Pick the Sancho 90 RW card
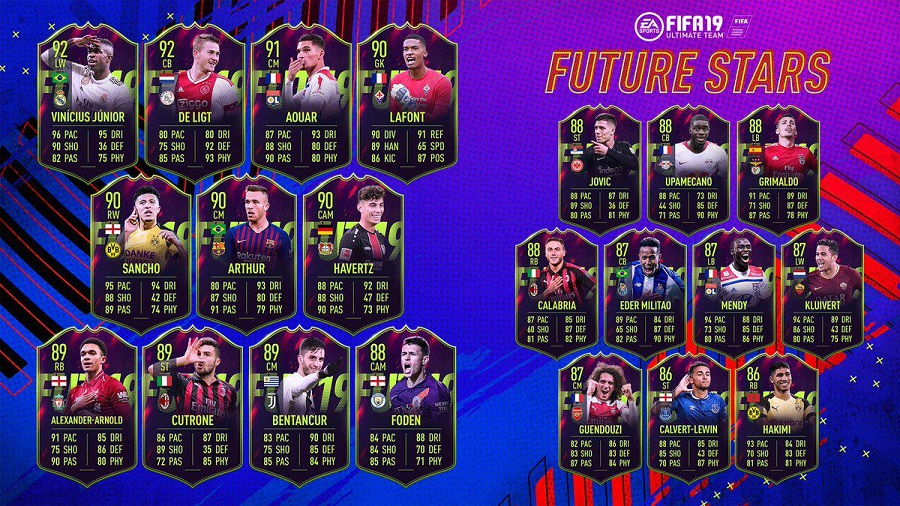 [141, 255]
